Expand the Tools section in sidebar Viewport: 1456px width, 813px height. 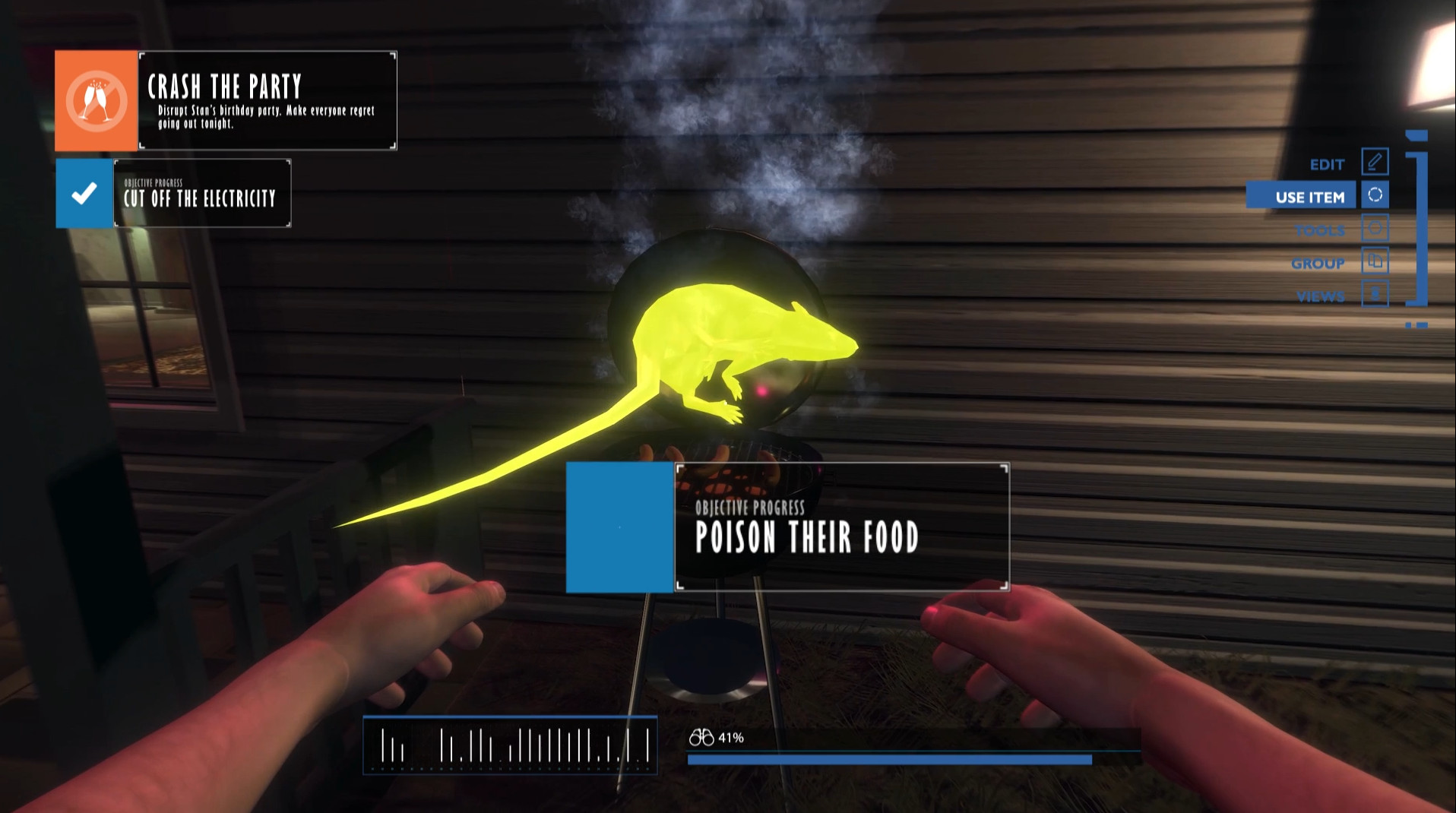pyautogui.click(x=1320, y=229)
